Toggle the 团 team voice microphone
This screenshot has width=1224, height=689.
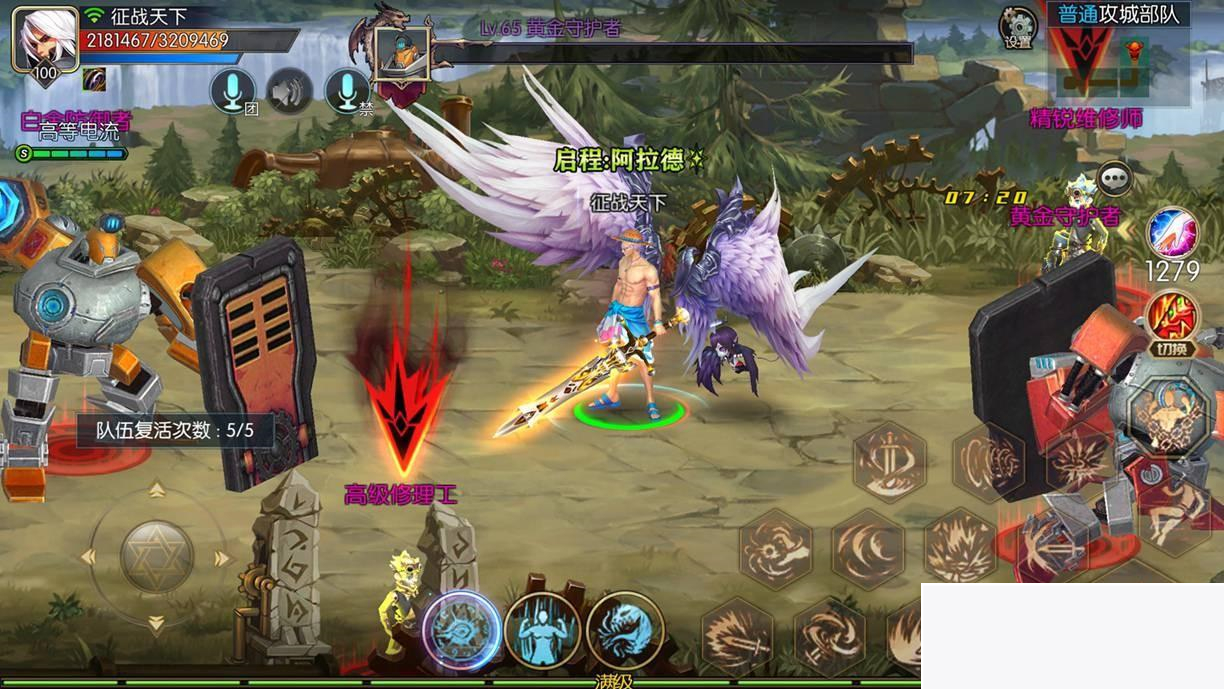pos(231,92)
